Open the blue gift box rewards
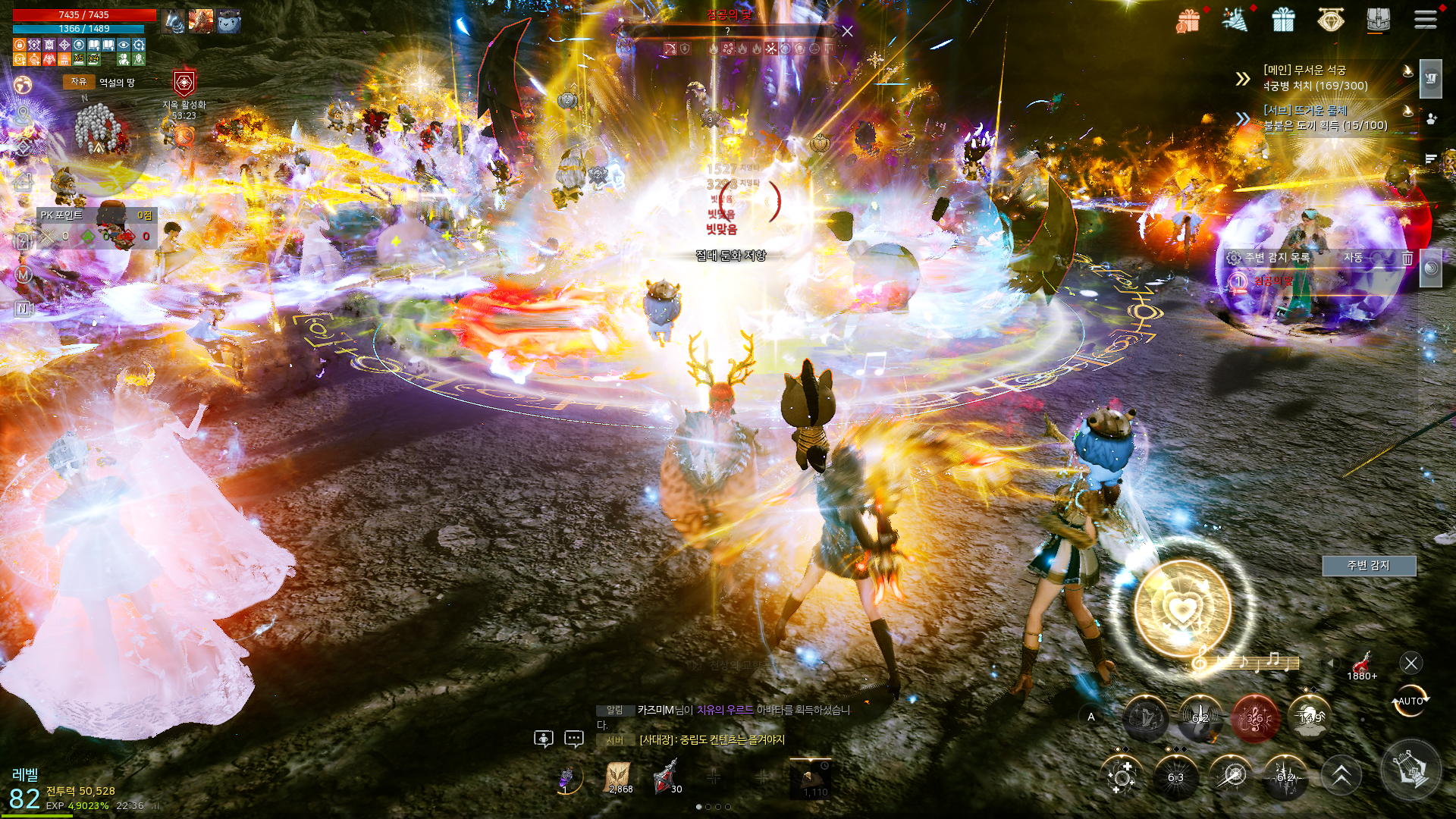This screenshot has height=819, width=1456. 1283,20
